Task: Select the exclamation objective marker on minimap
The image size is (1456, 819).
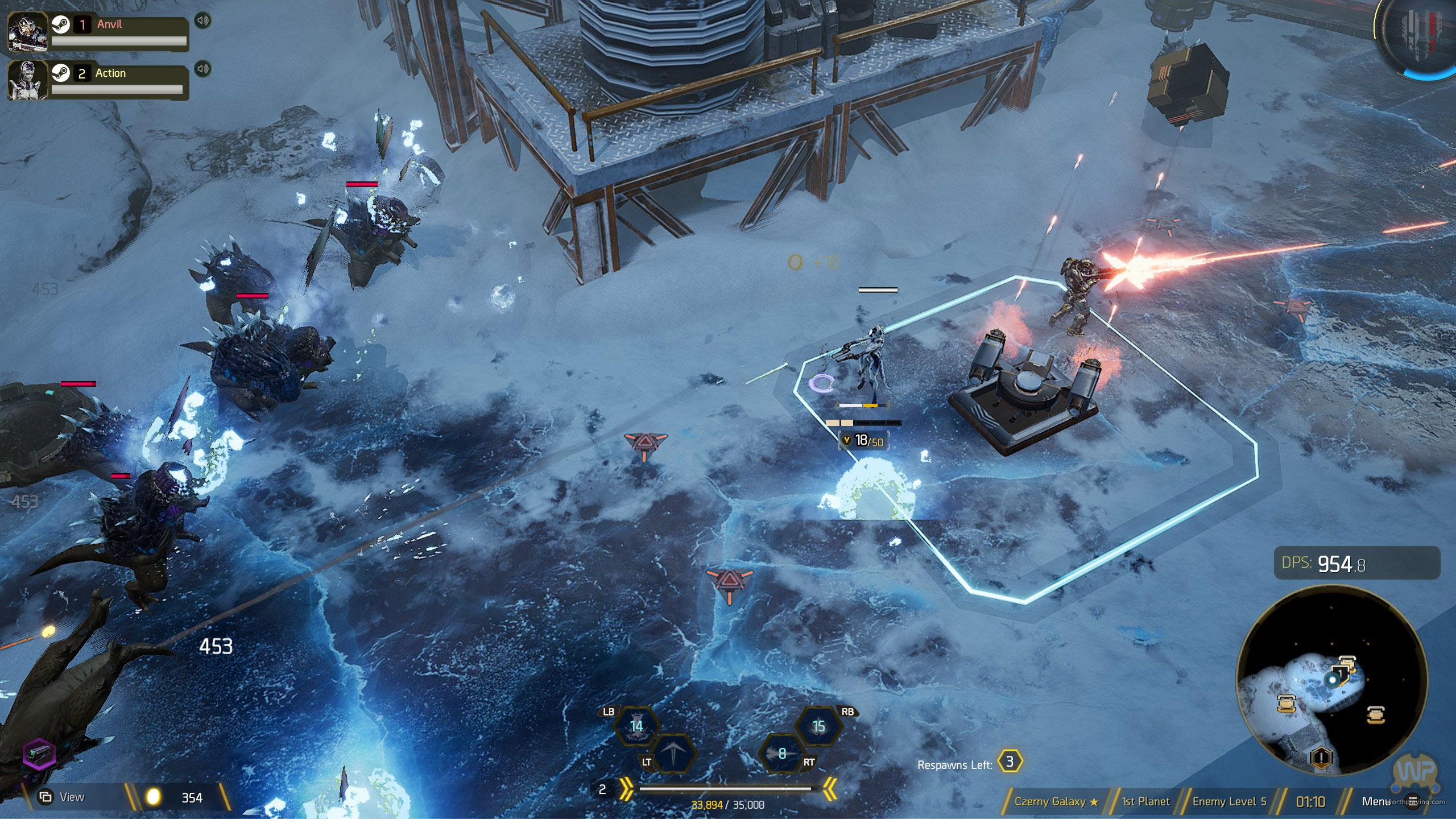Action: tap(1321, 757)
